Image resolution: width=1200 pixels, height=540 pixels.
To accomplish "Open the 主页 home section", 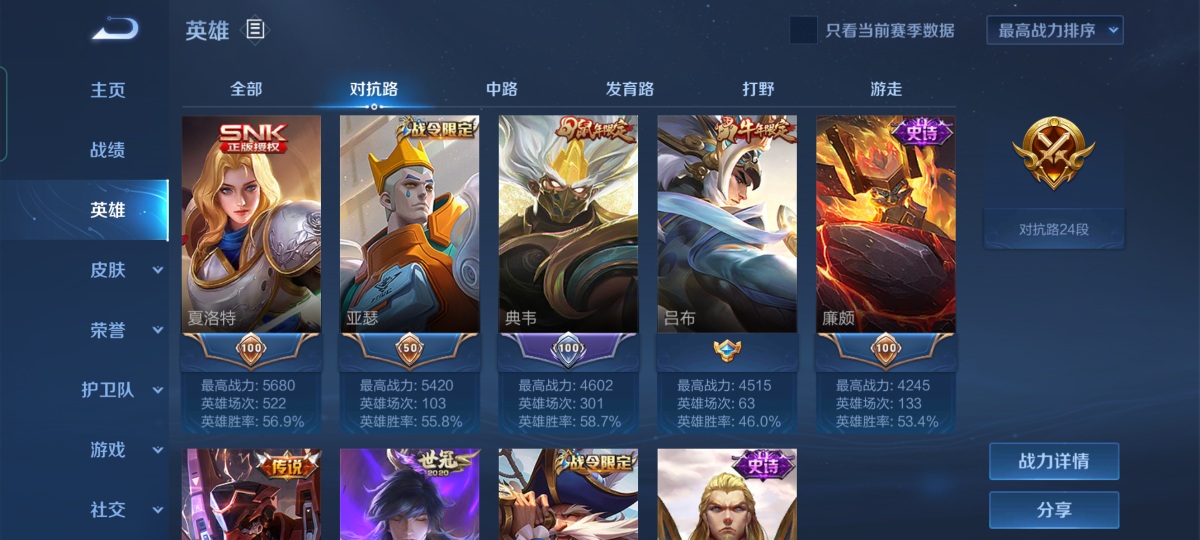I will pyautogui.click(x=108, y=90).
